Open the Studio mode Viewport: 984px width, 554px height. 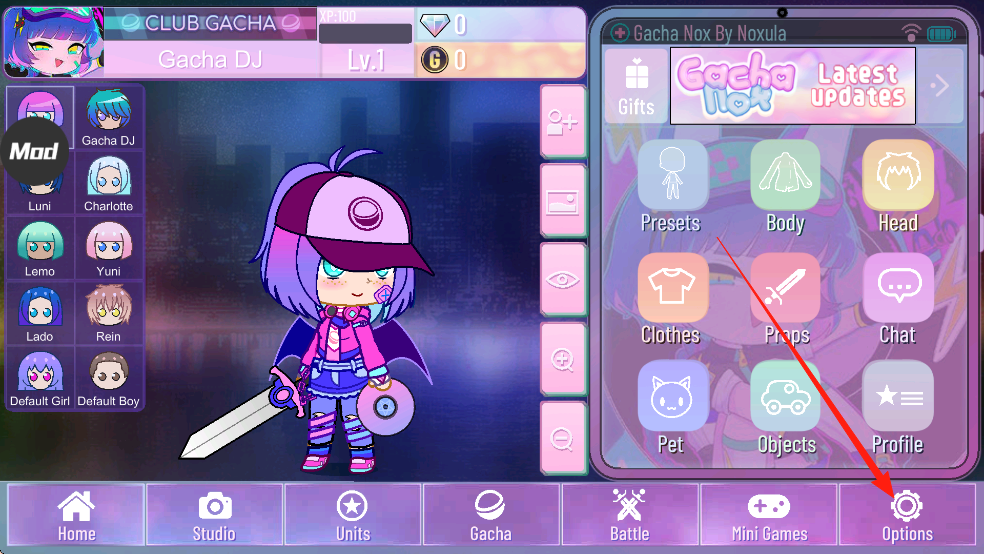click(x=214, y=515)
